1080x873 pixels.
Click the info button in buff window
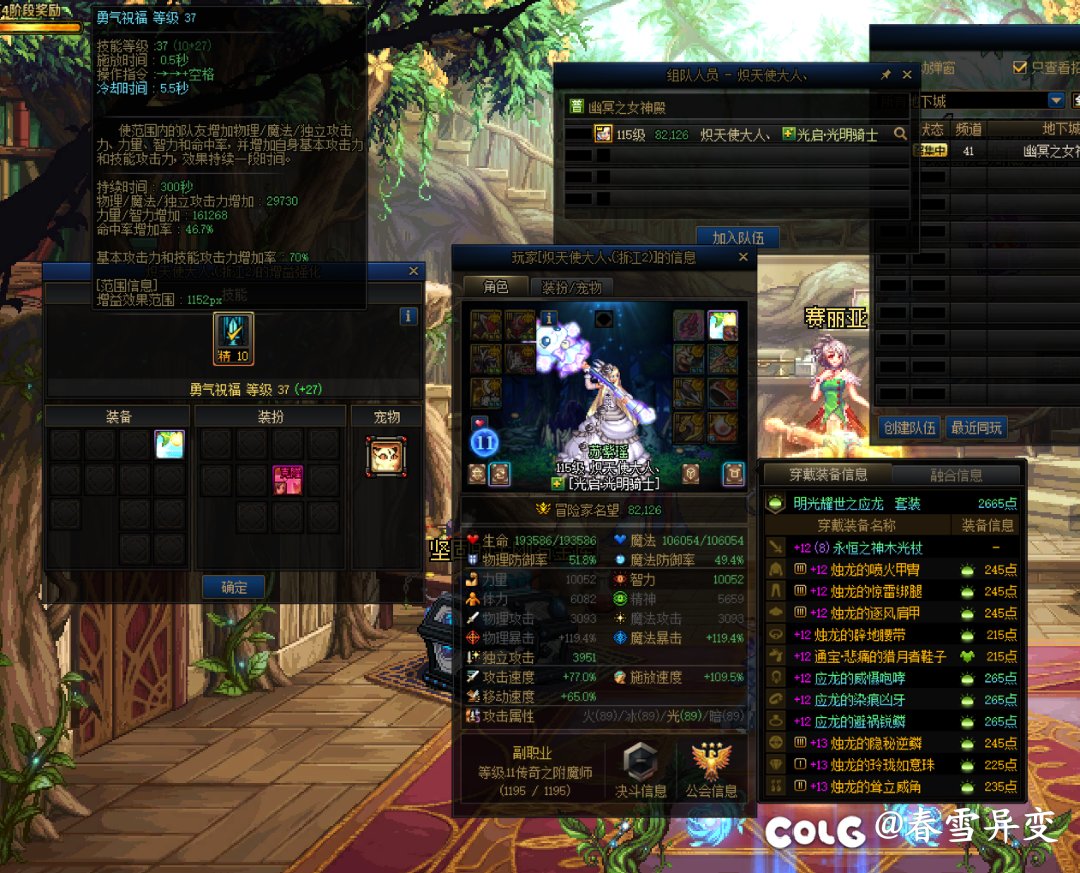pos(408,316)
